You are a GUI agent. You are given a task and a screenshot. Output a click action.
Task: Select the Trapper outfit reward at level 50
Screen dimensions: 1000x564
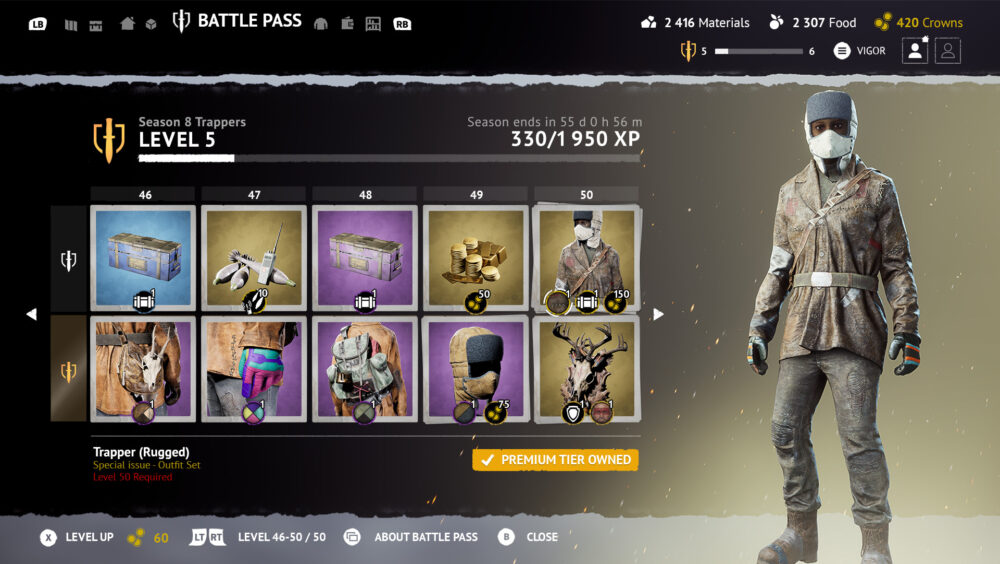click(586, 258)
